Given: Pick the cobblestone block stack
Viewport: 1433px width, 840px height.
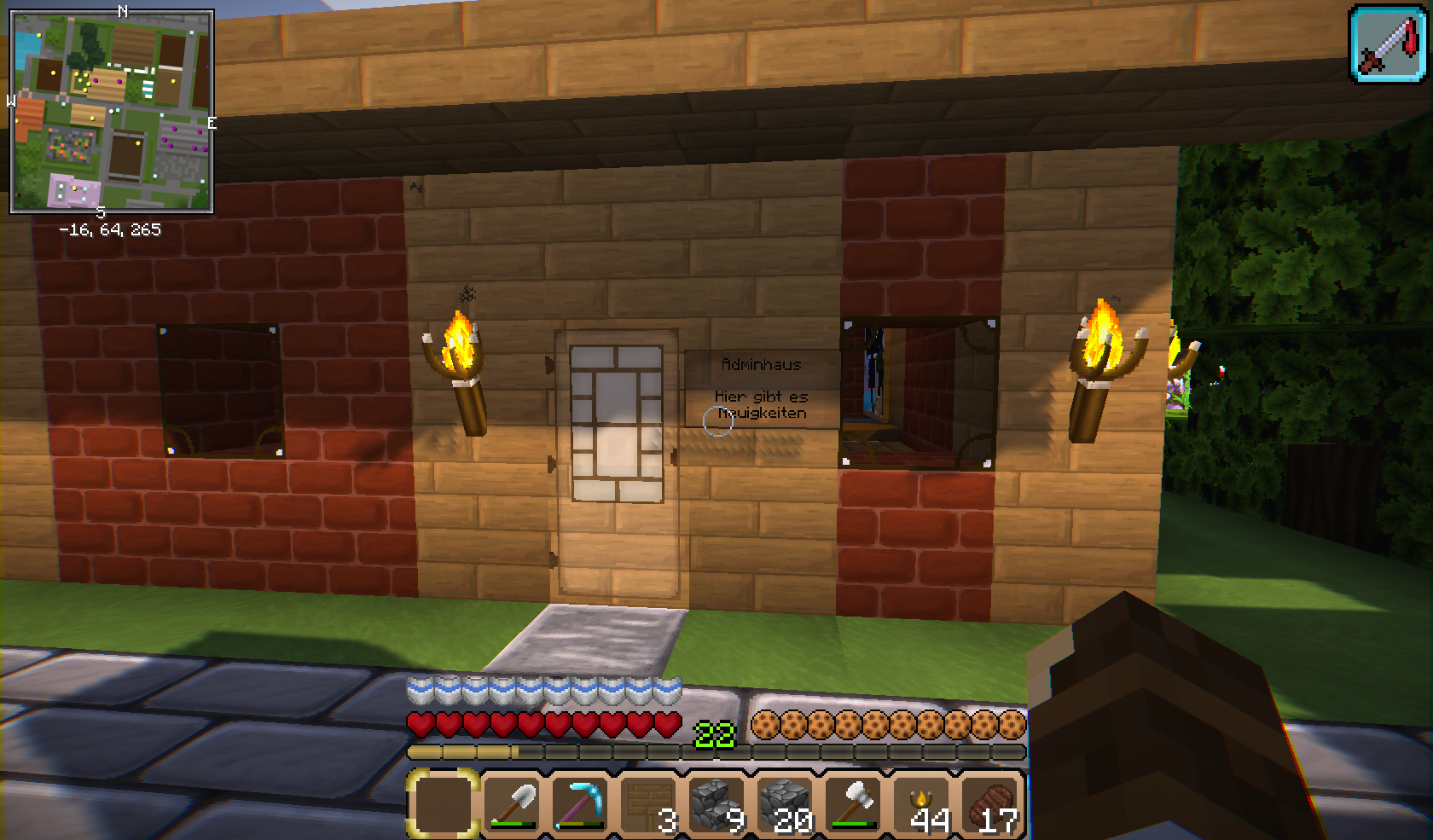Looking at the screenshot, I should 785,803.
